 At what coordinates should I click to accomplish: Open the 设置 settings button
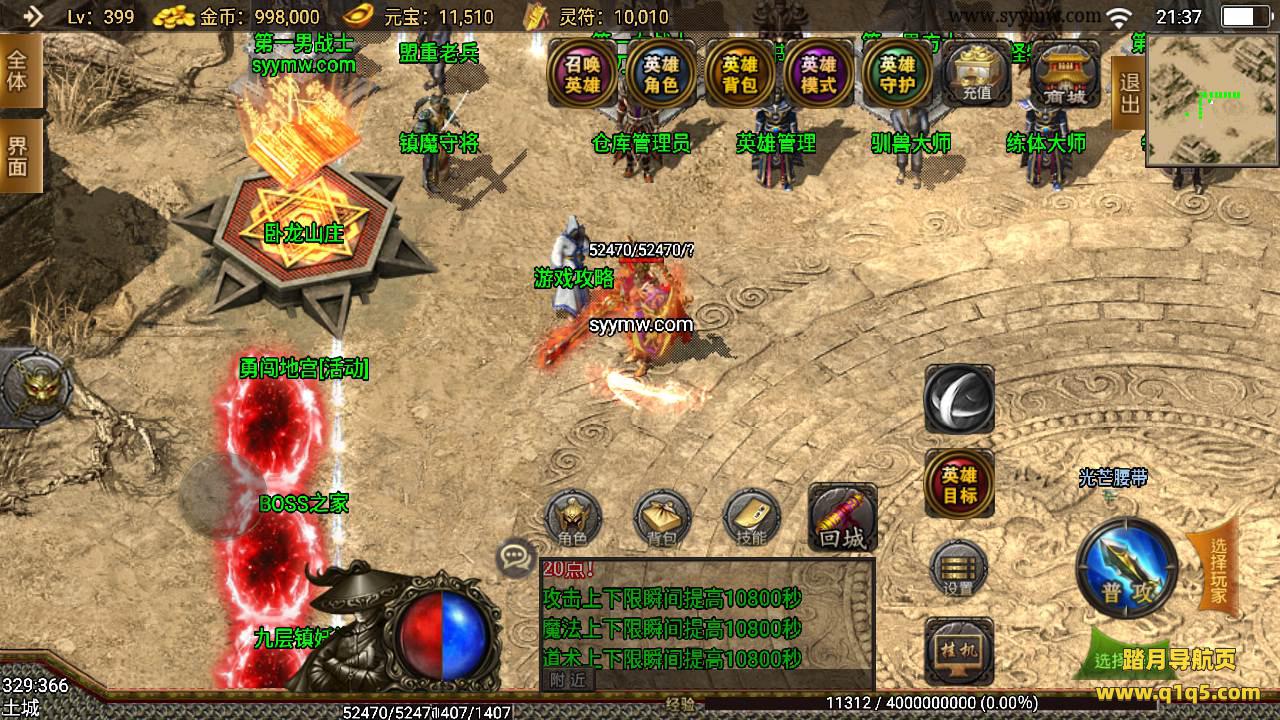point(959,570)
